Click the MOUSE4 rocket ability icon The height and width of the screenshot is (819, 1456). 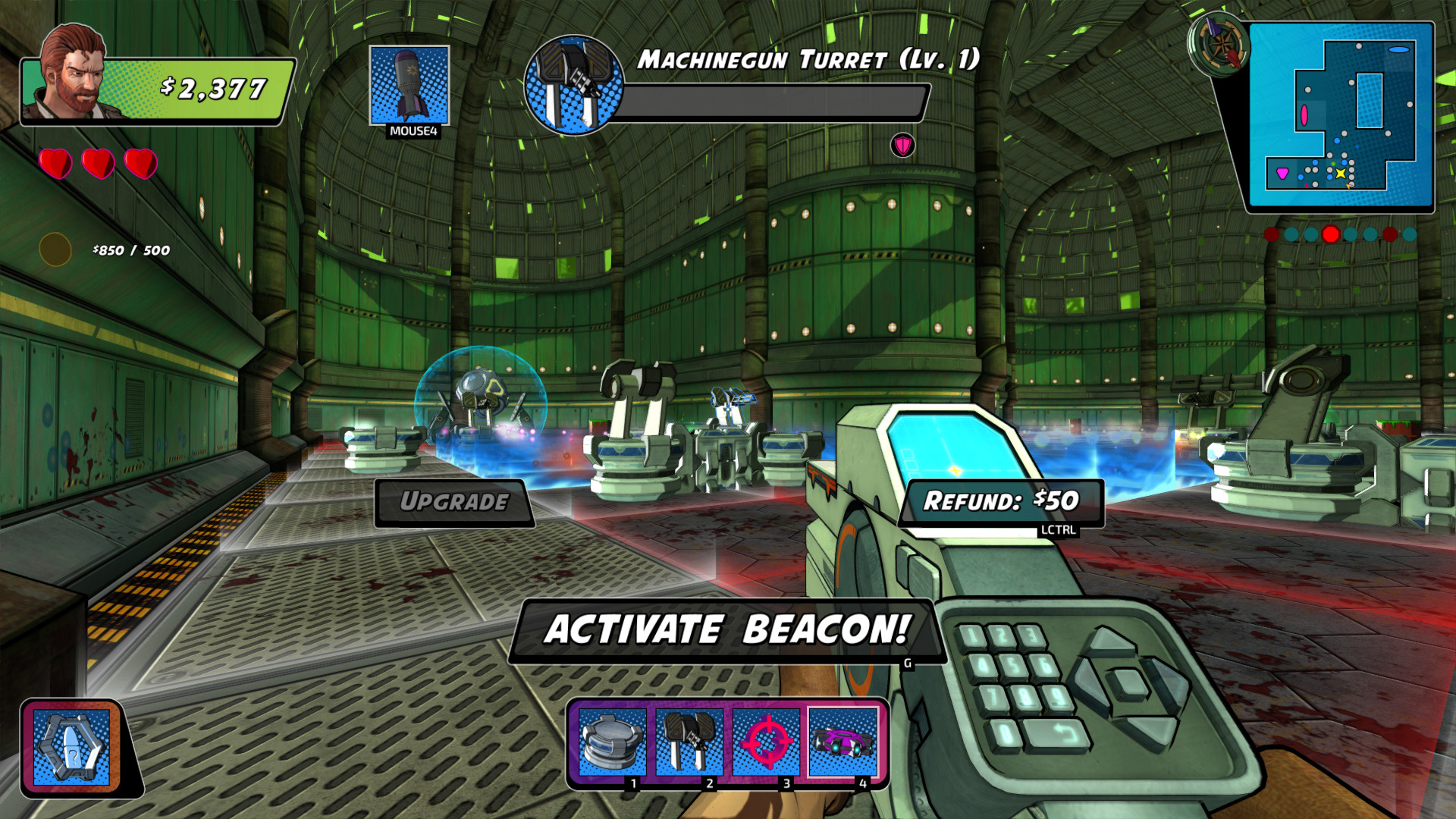pyautogui.click(x=409, y=83)
